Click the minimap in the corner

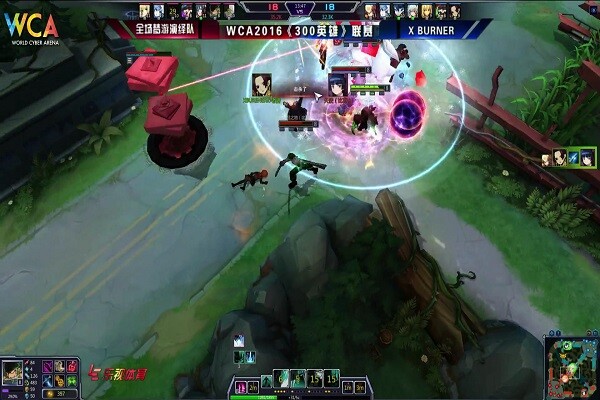tap(571, 366)
